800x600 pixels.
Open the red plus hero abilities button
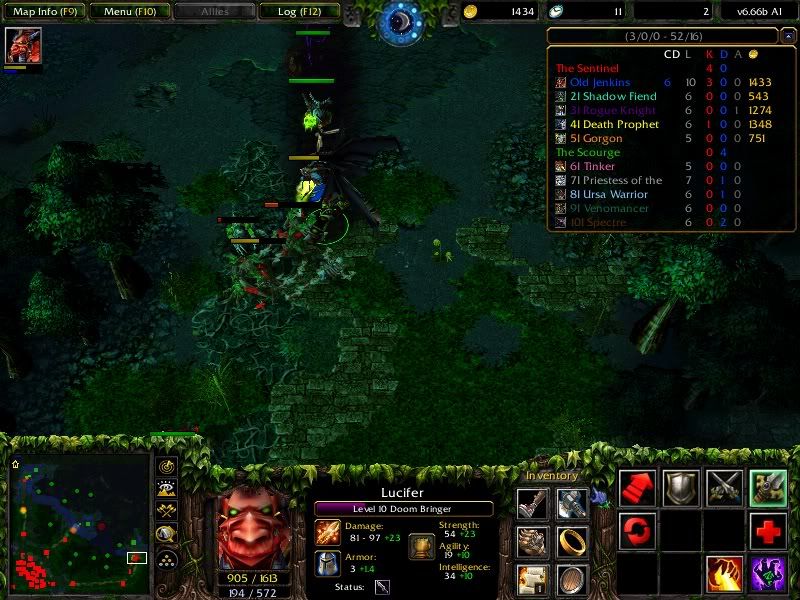pos(769,531)
